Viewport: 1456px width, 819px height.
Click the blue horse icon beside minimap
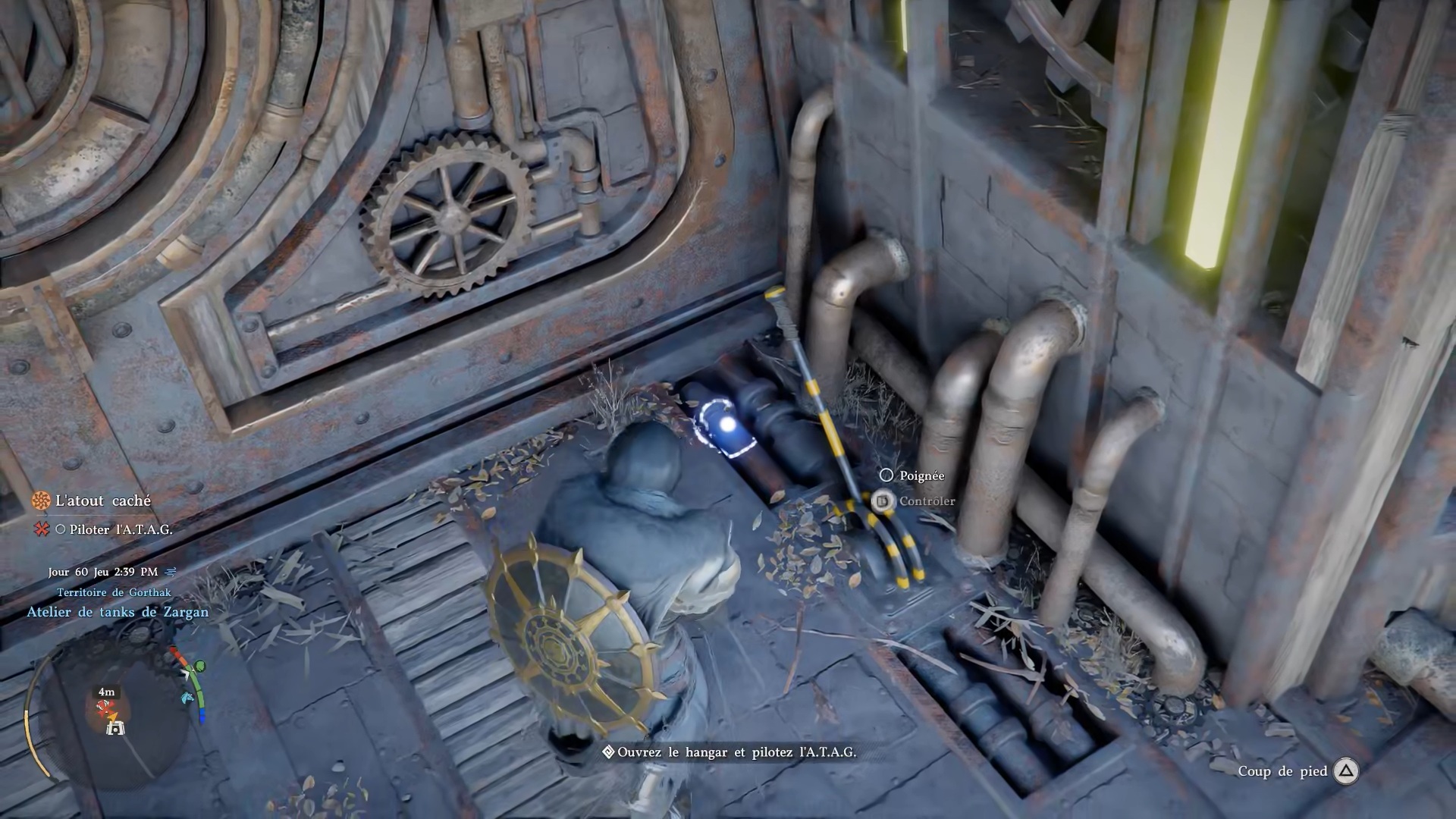tap(188, 698)
